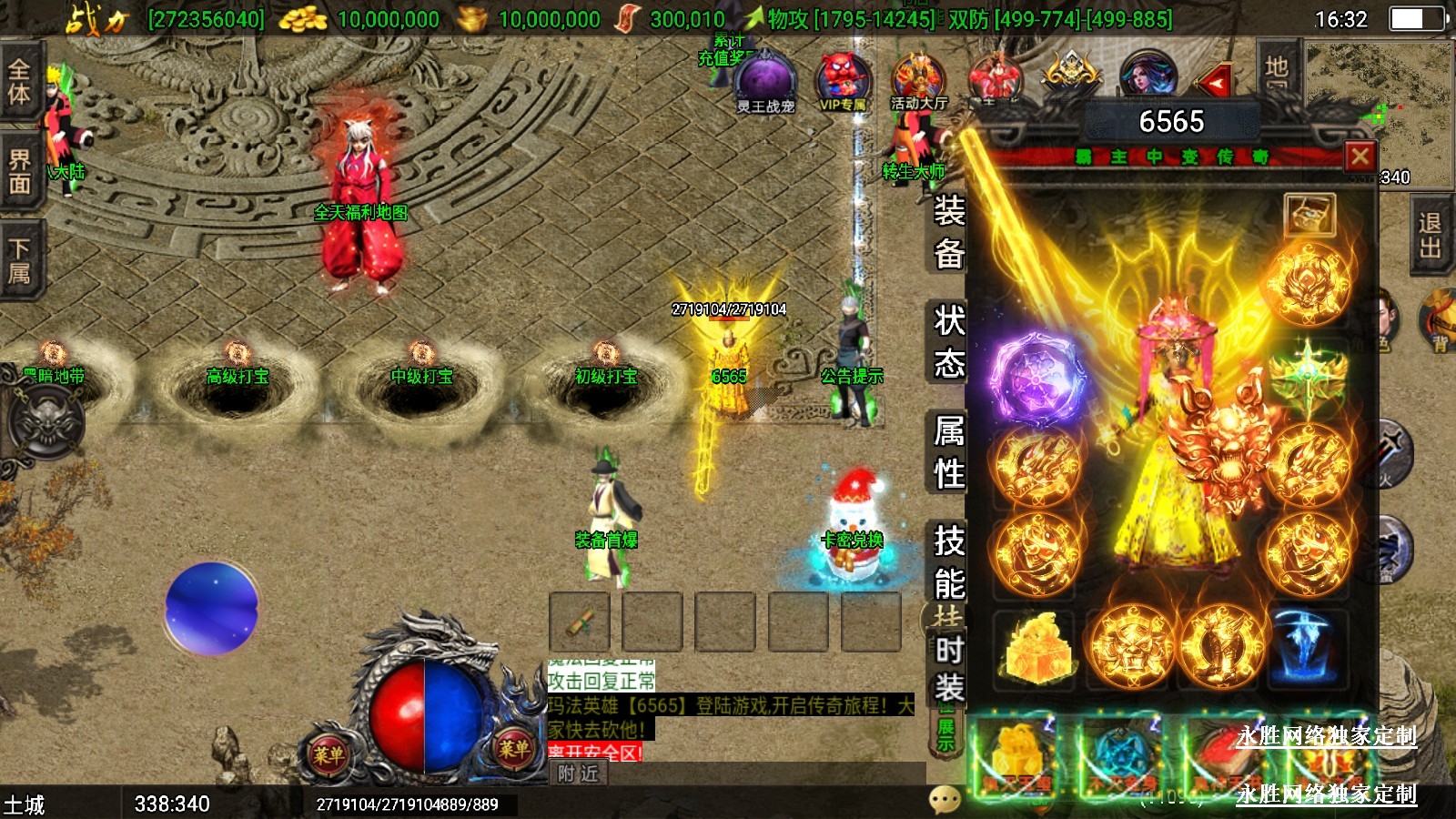Open the 活动大厅 activity hall
Viewport: 1456px width, 819px height.
917,82
